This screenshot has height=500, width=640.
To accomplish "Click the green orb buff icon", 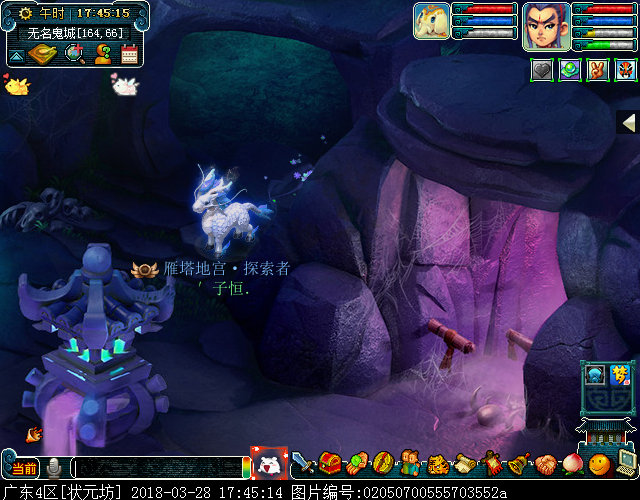I will pos(569,70).
